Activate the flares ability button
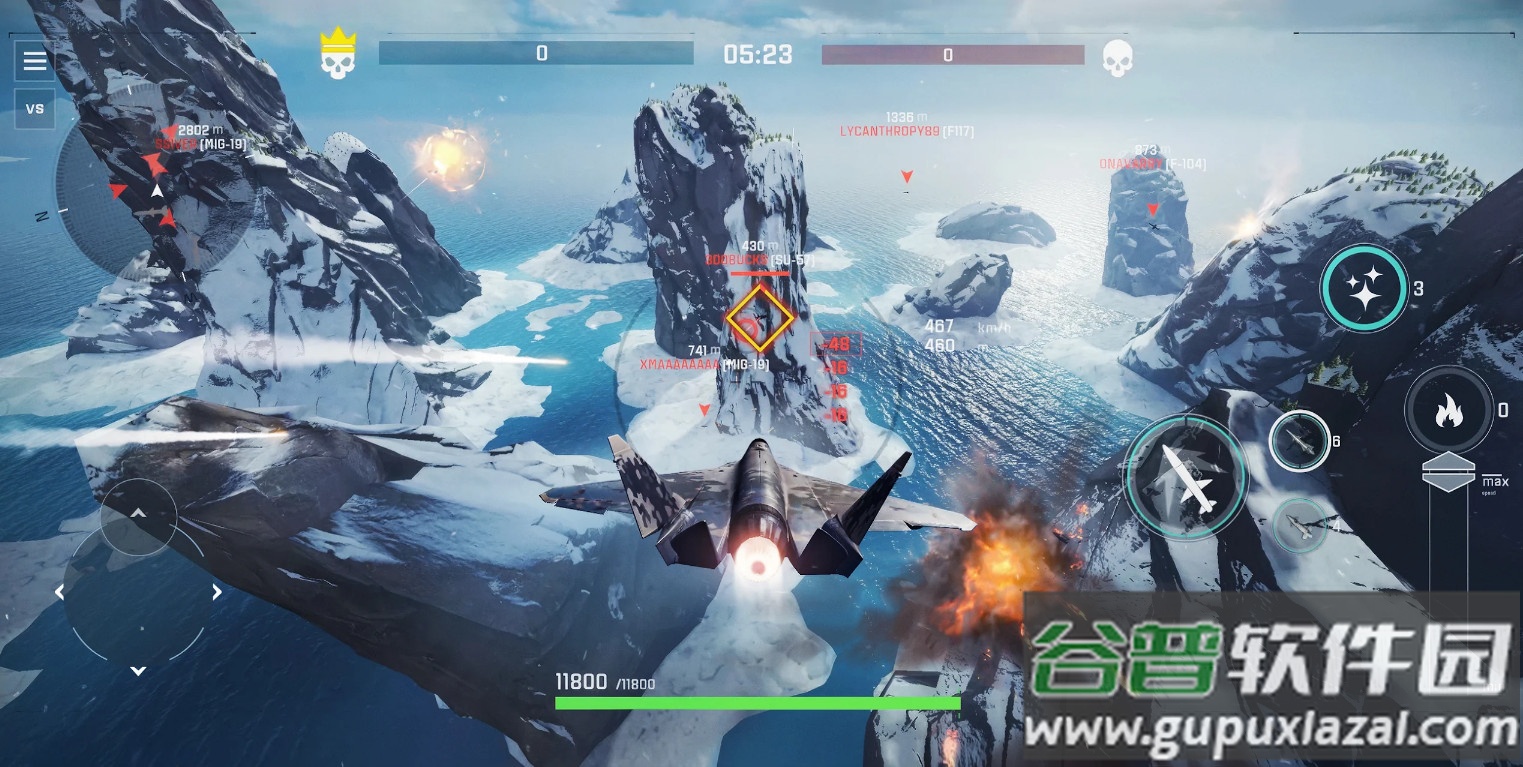The height and width of the screenshot is (767, 1523). [x=1365, y=288]
